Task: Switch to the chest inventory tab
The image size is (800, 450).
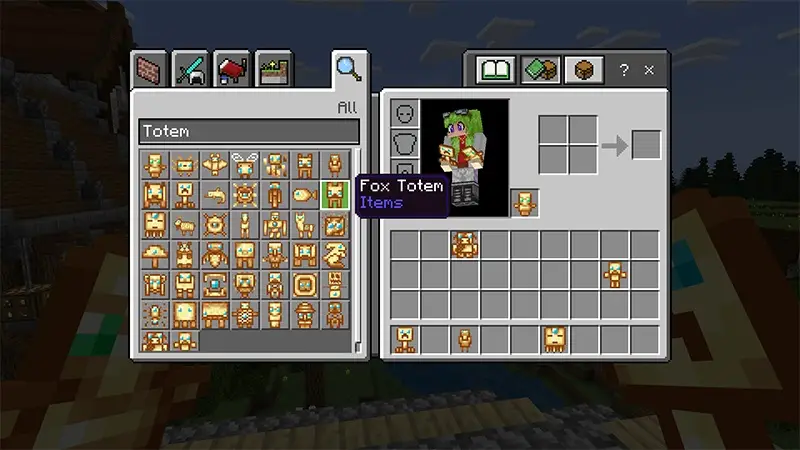Action: 581,71
